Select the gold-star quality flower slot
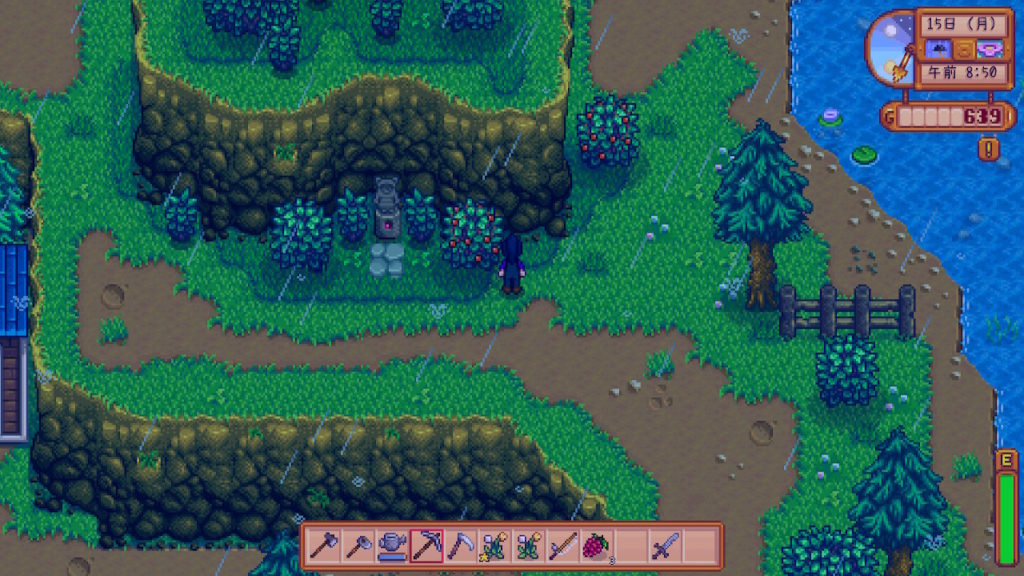The image size is (1024, 576). (495, 546)
